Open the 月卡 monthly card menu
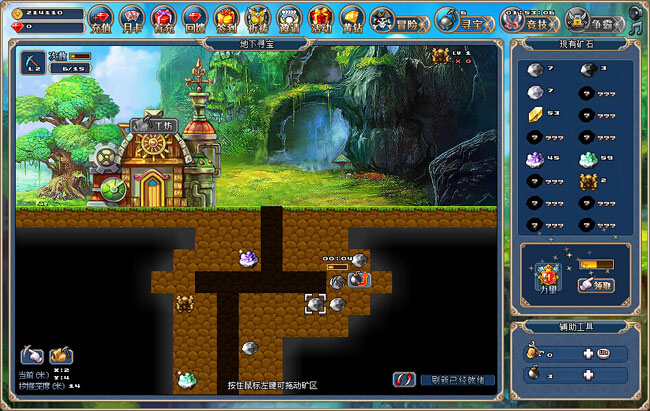 click(x=132, y=18)
